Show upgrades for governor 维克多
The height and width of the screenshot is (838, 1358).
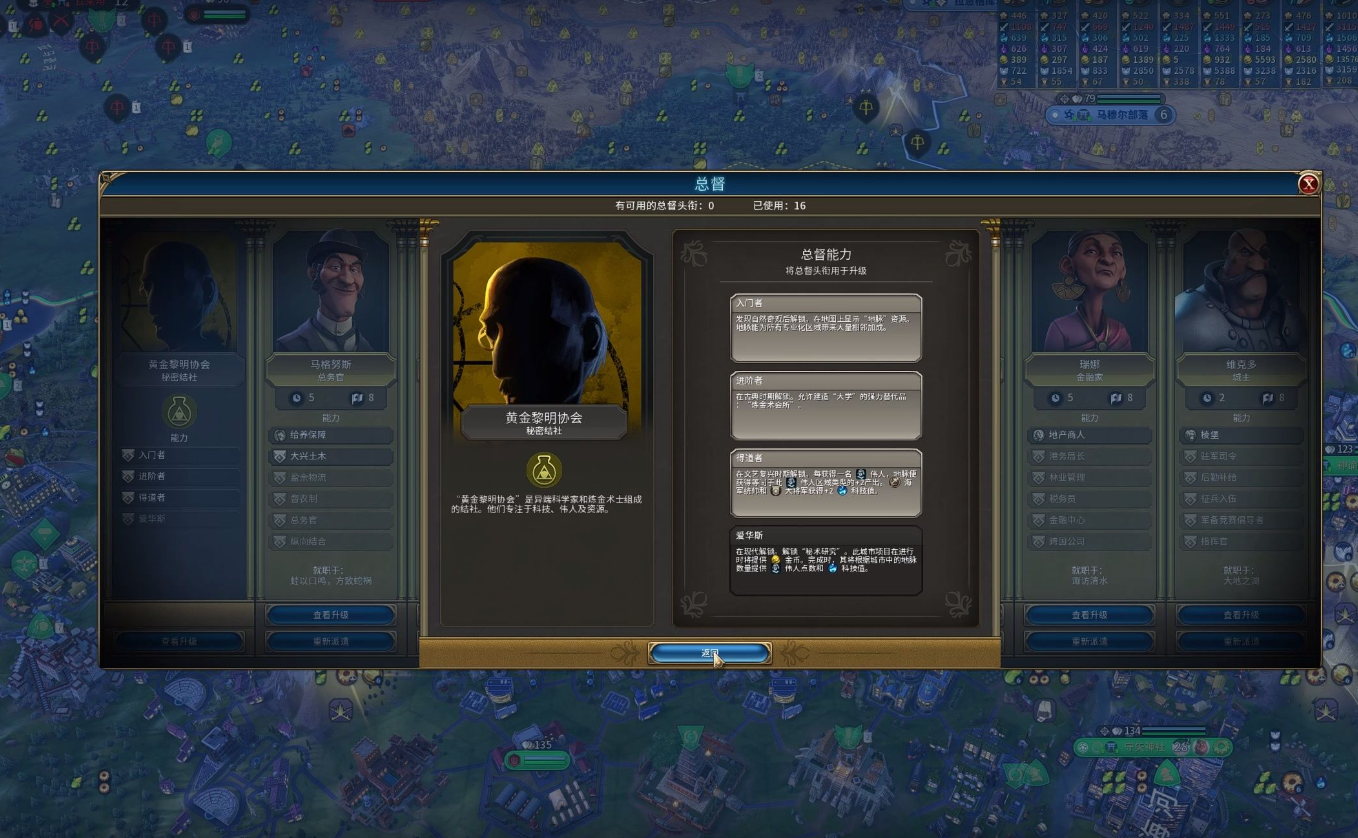tap(1241, 614)
